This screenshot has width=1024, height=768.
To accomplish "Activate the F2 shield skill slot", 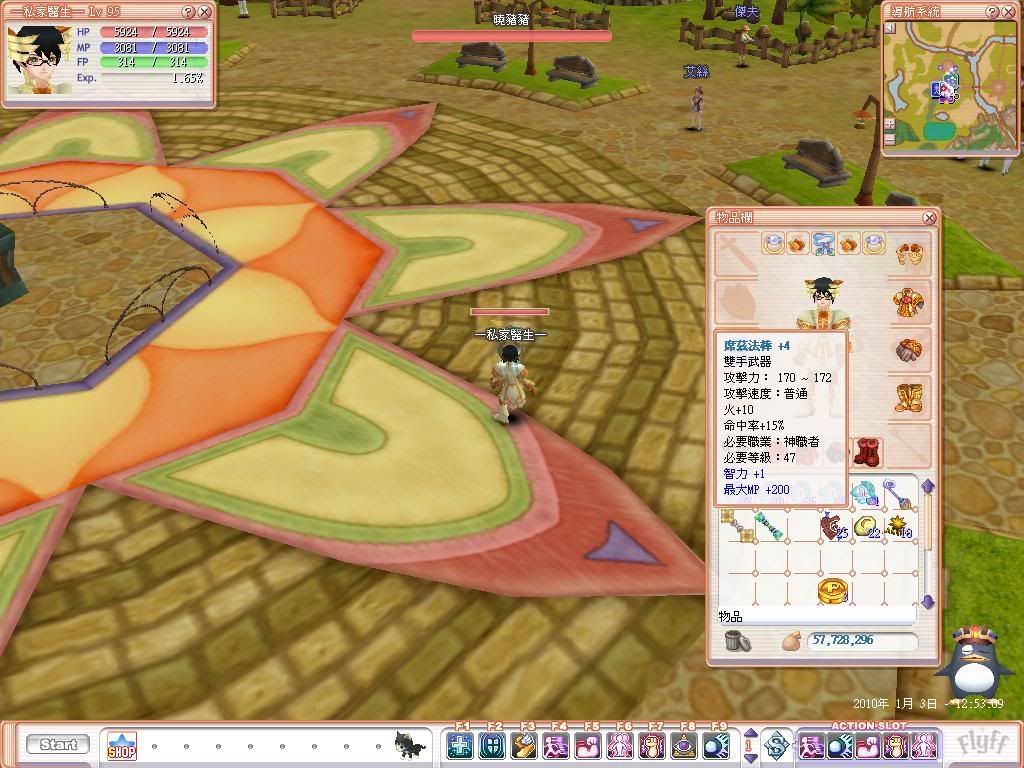I will pos(493,745).
